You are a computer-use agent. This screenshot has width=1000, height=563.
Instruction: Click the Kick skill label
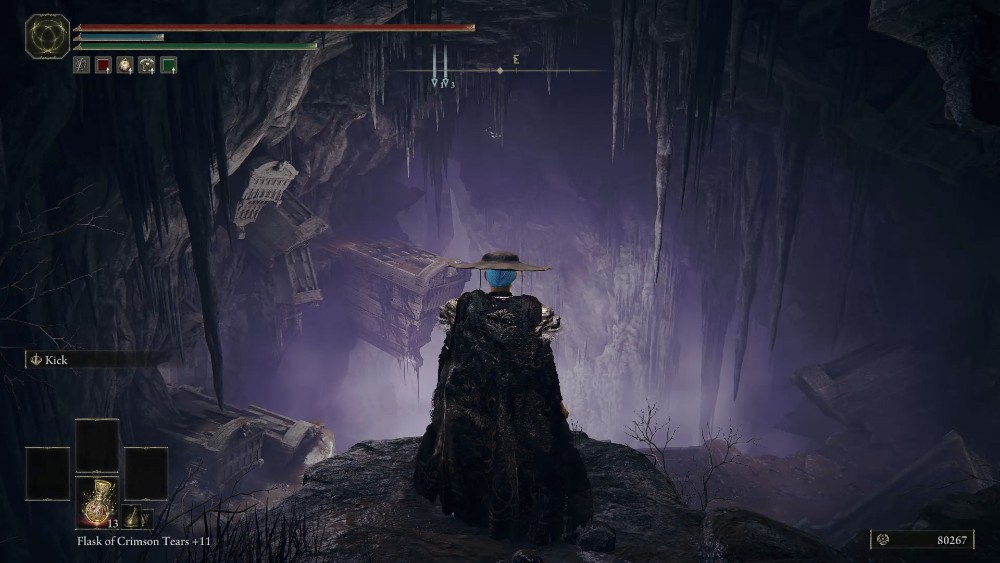click(x=56, y=360)
